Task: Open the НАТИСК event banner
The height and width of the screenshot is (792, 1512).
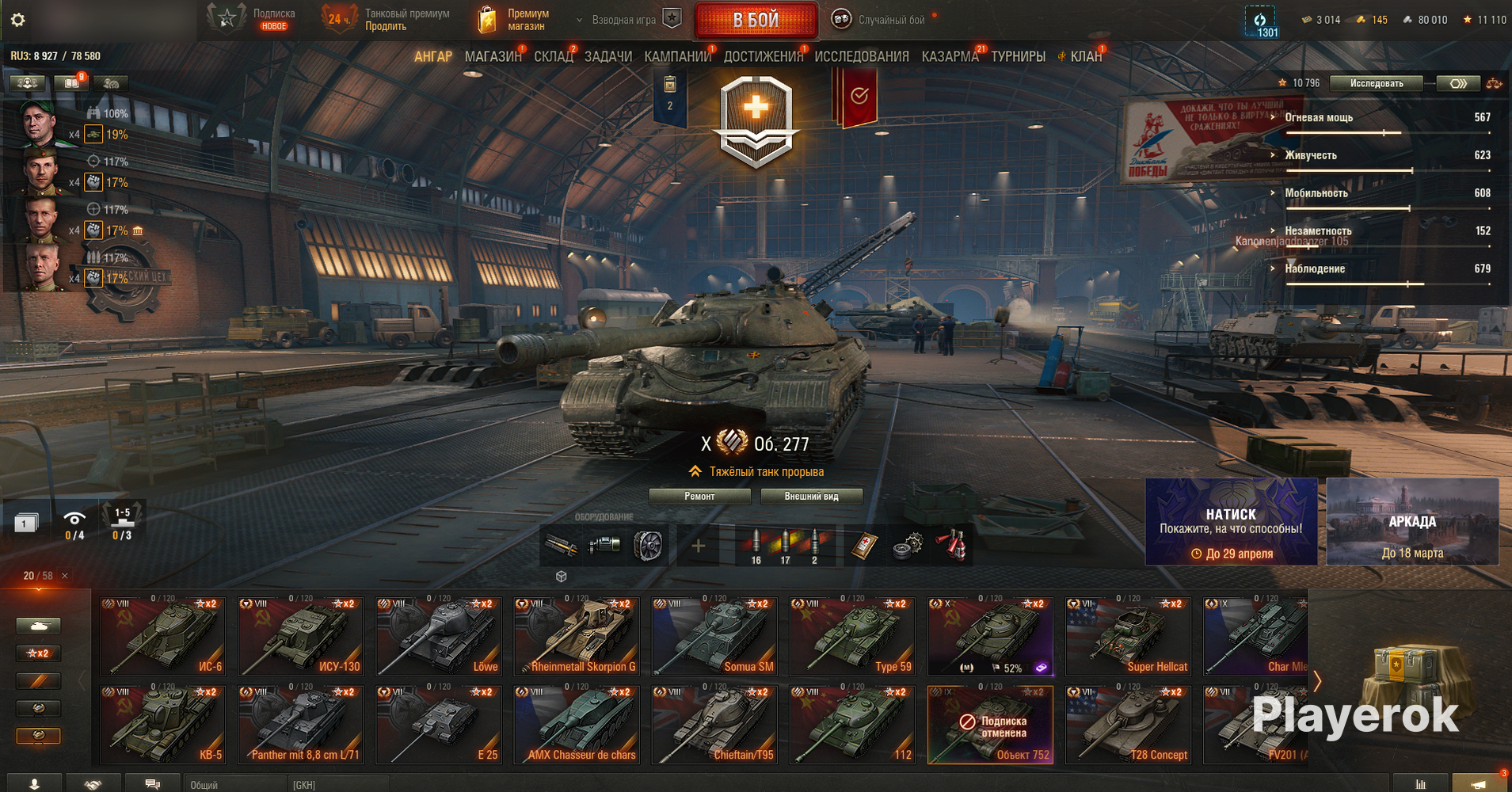Action: pyautogui.click(x=1231, y=522)
